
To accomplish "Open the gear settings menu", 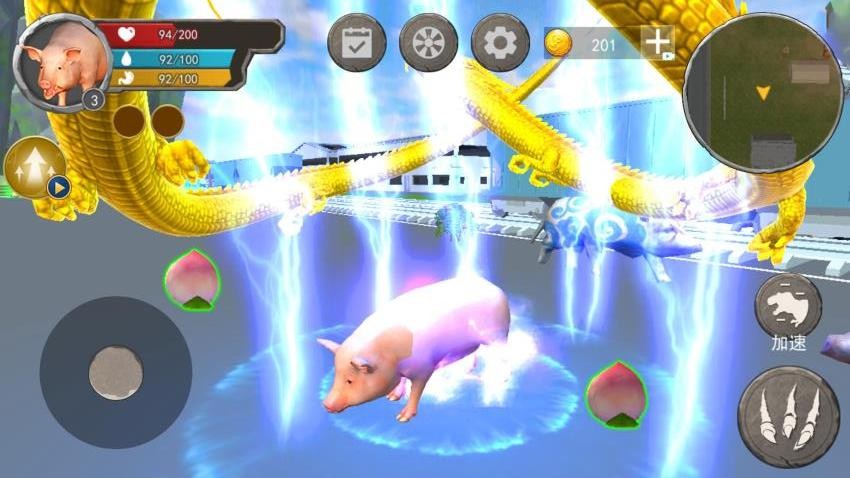I will [x=500, y=43].
